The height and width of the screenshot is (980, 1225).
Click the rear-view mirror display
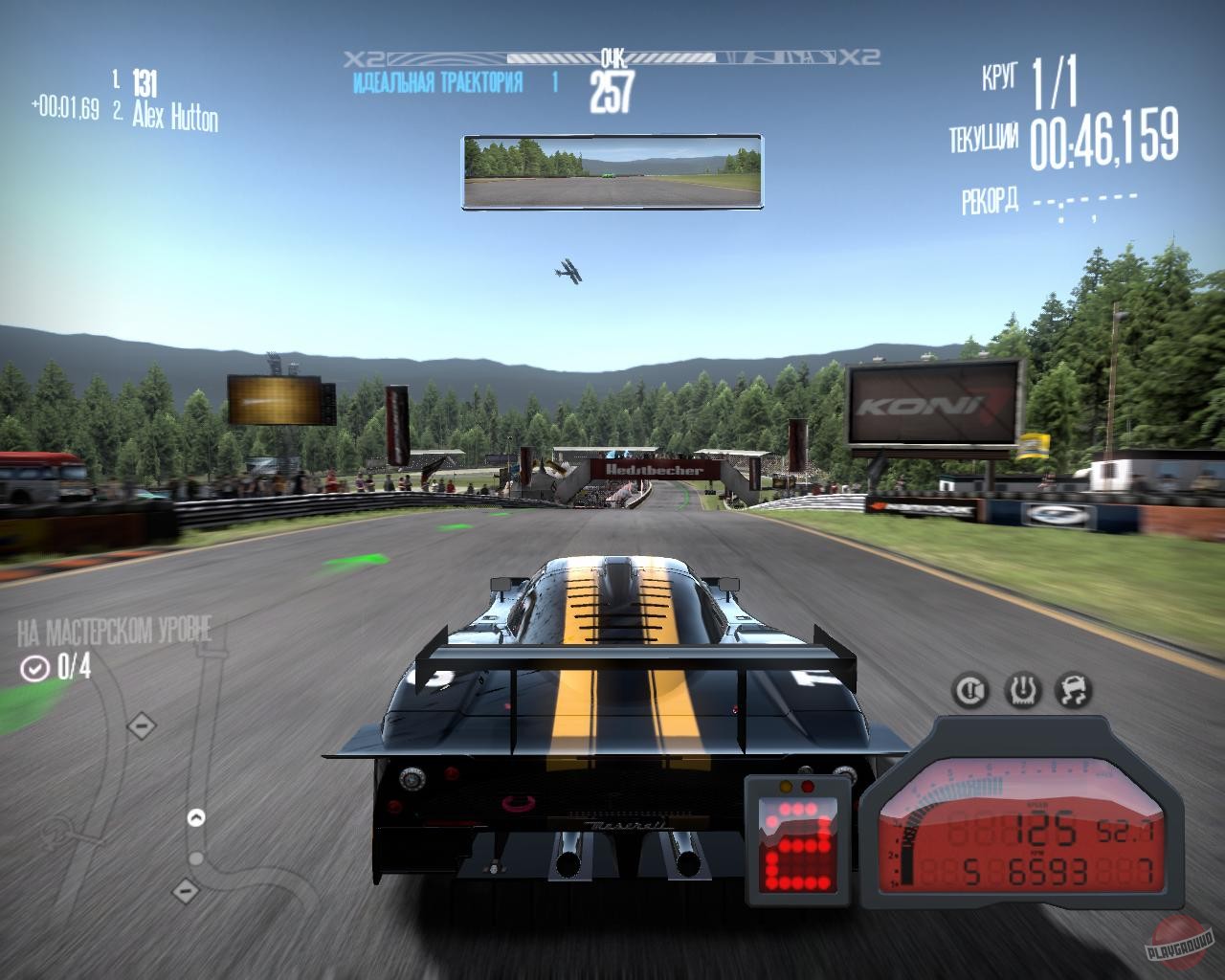pos(612,171)
